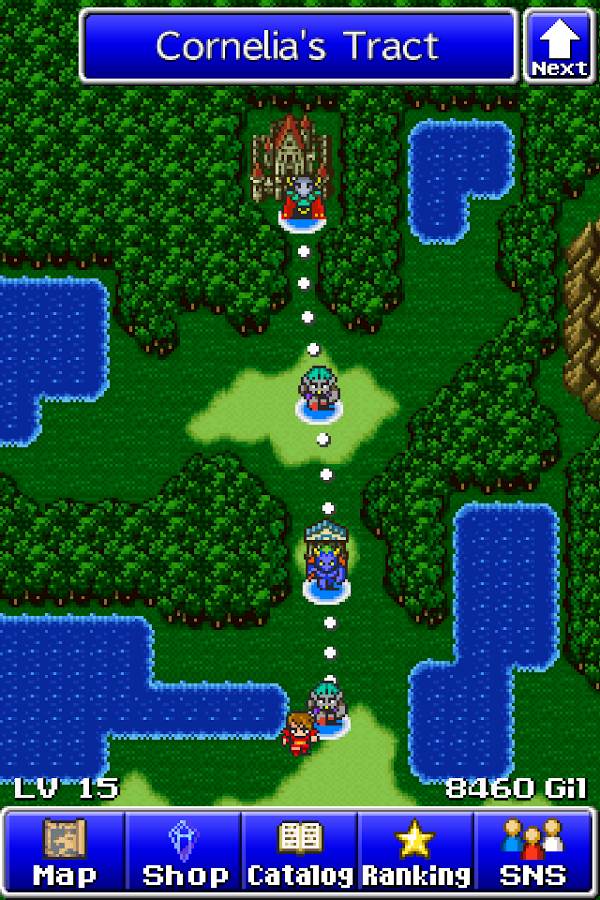
Task: Tap the Next arrow button
Action: point(559,46)
